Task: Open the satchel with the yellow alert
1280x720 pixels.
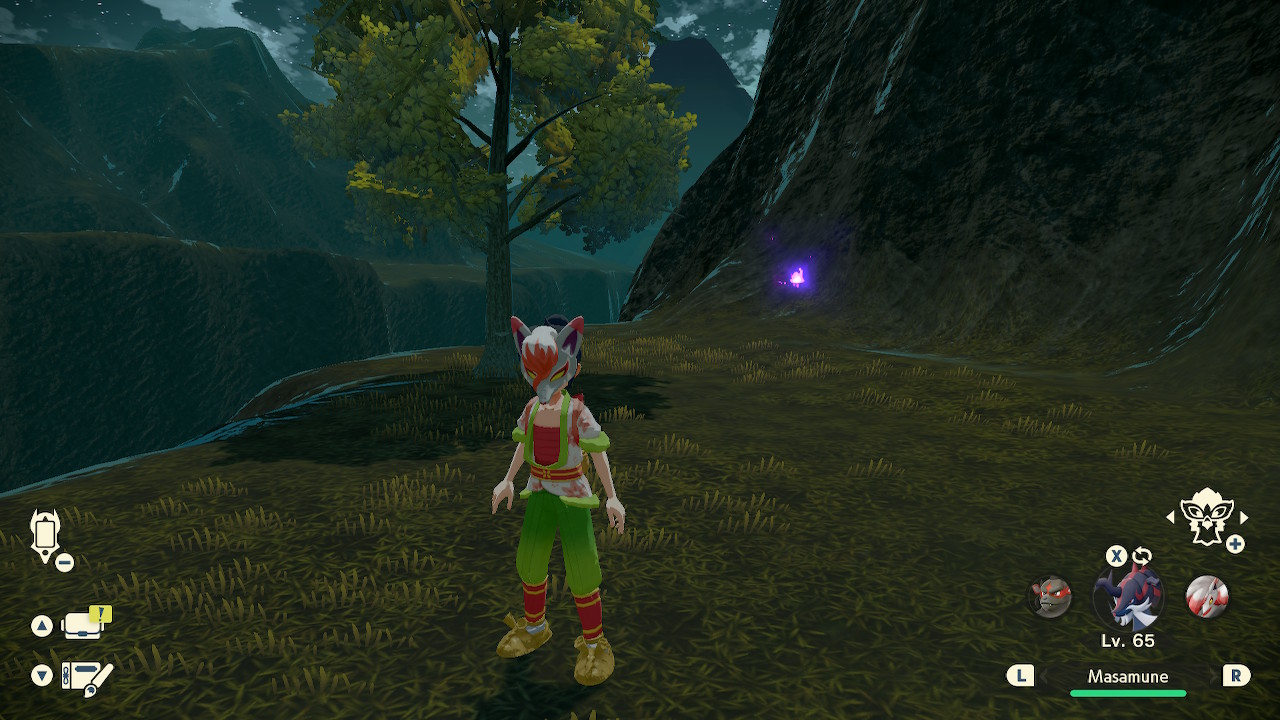Action: pyautogui.click(x=84, y=625)
